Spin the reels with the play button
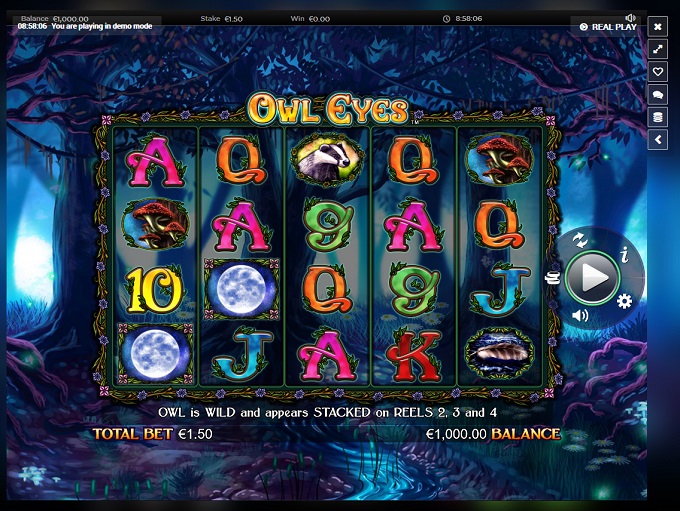680x511 pixels. 593,278
